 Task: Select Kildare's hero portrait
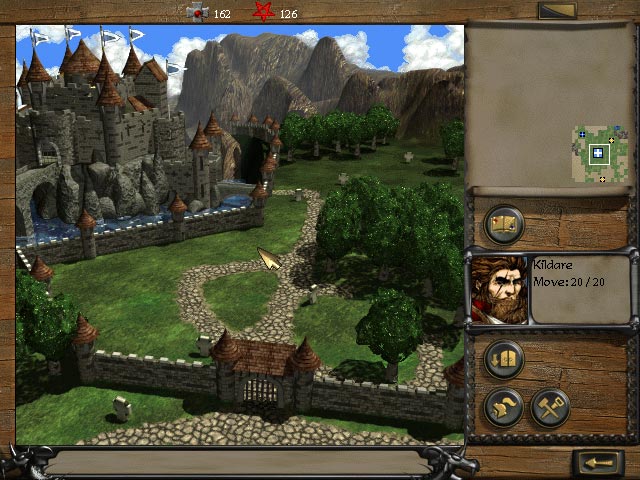click(497, 290)
